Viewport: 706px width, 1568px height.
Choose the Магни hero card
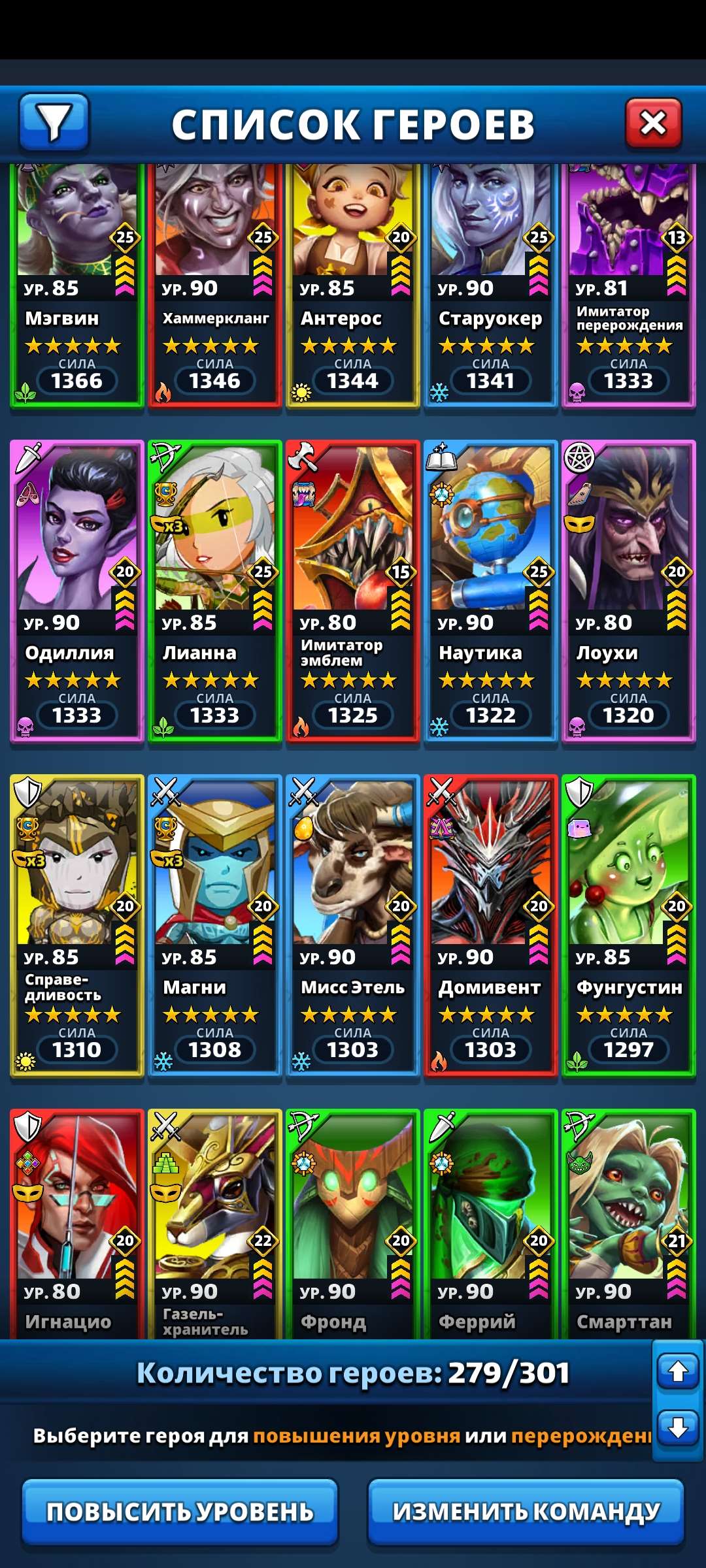tap(215, 926)
